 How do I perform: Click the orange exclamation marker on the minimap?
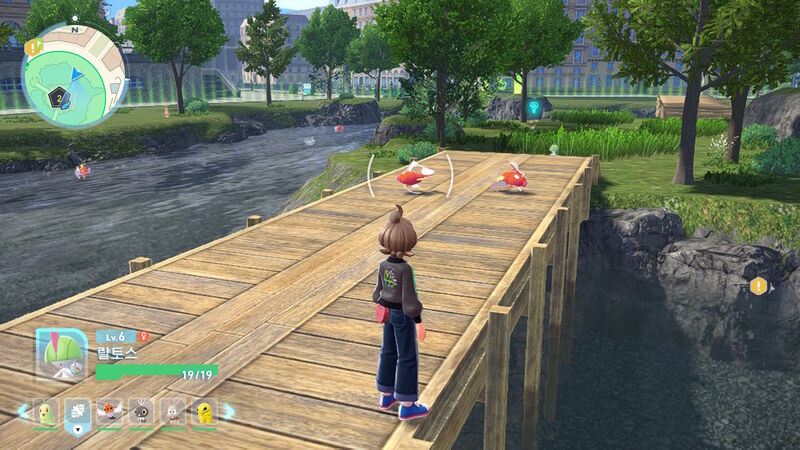(34, 47)
